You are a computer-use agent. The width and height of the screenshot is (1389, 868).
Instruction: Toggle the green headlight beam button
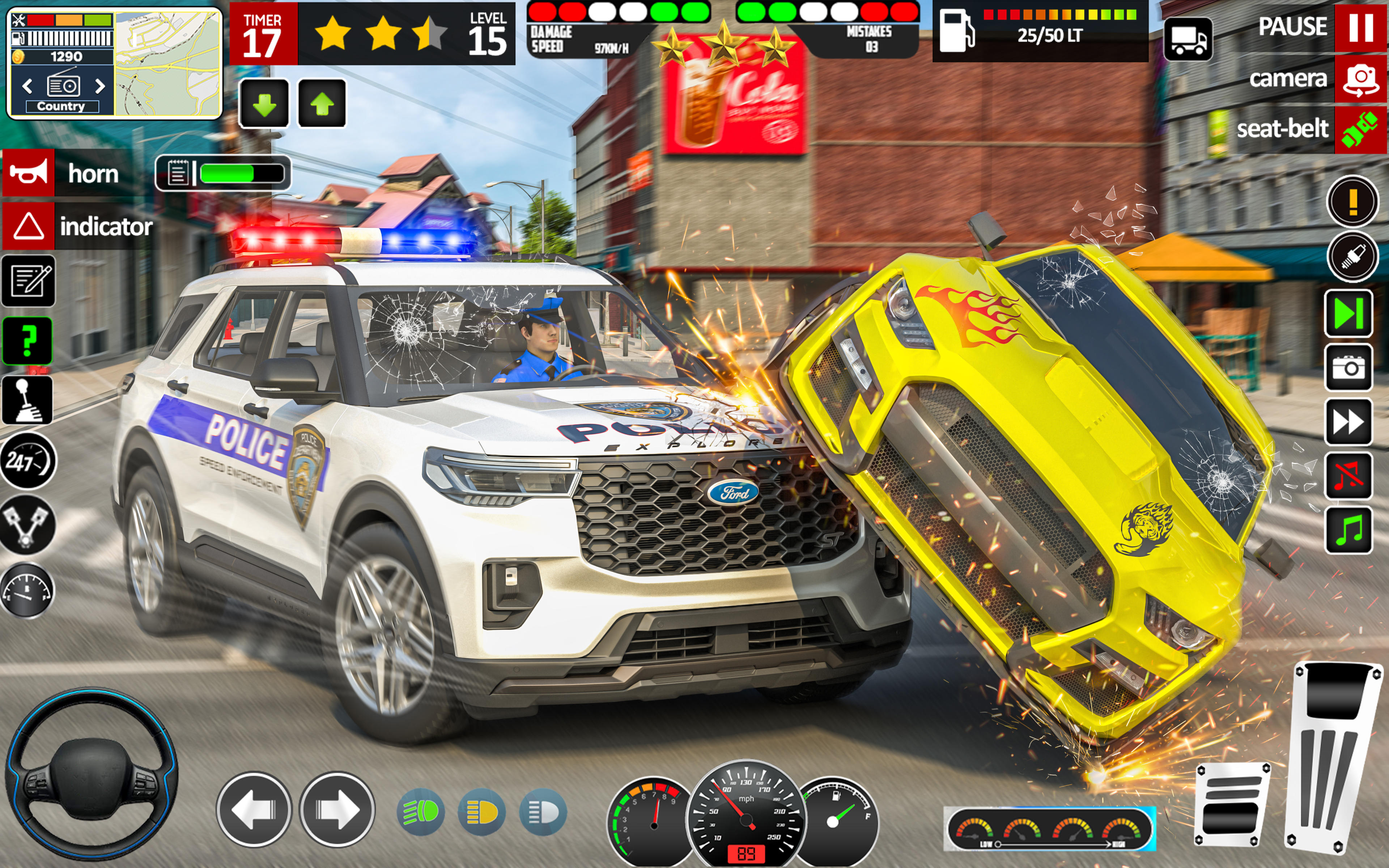click(420, 812)
